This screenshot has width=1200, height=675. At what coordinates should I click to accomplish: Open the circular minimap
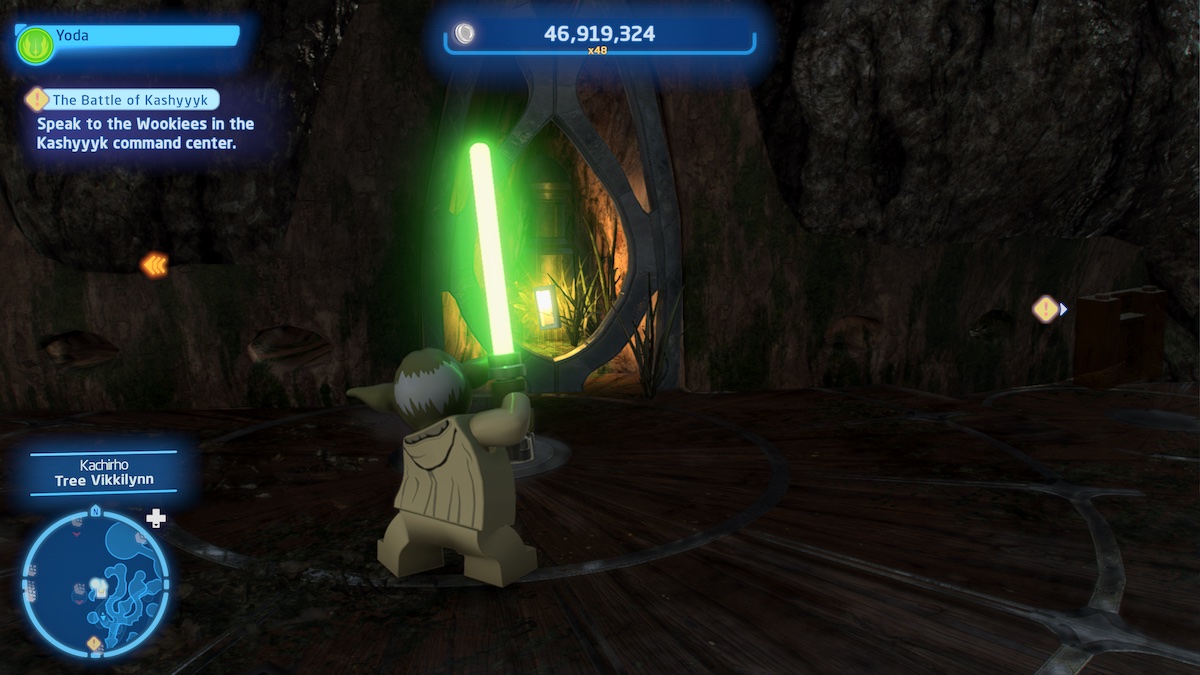pyautogui.click(x=95, y=583)
